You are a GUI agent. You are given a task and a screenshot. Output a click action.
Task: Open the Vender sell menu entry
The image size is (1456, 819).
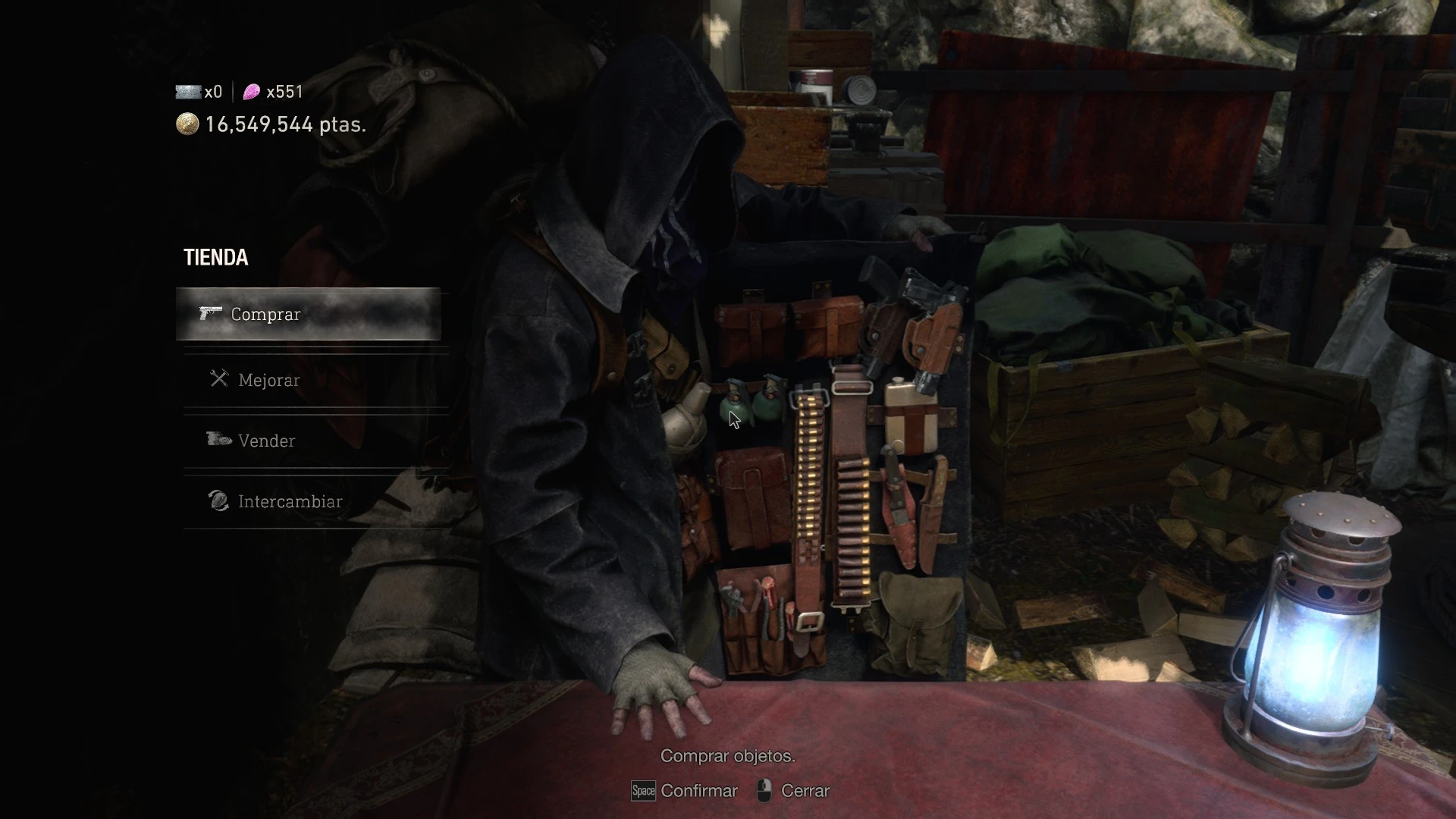(267, 440)
